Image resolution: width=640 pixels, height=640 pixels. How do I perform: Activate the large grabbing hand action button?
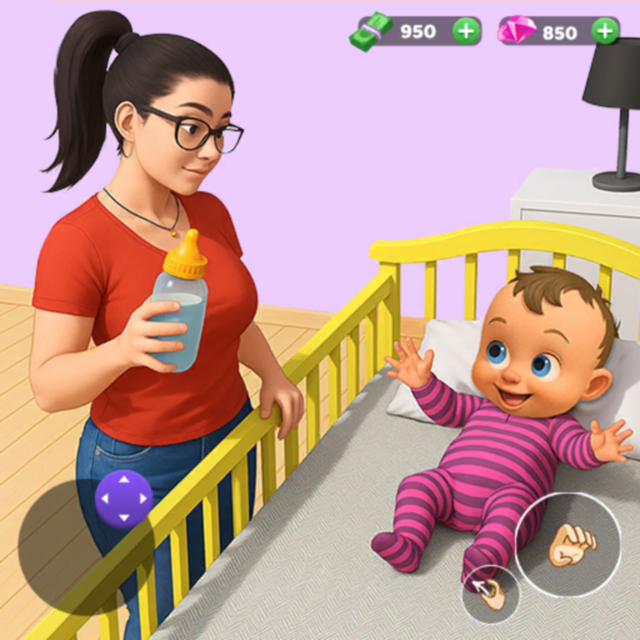point(568,544)
